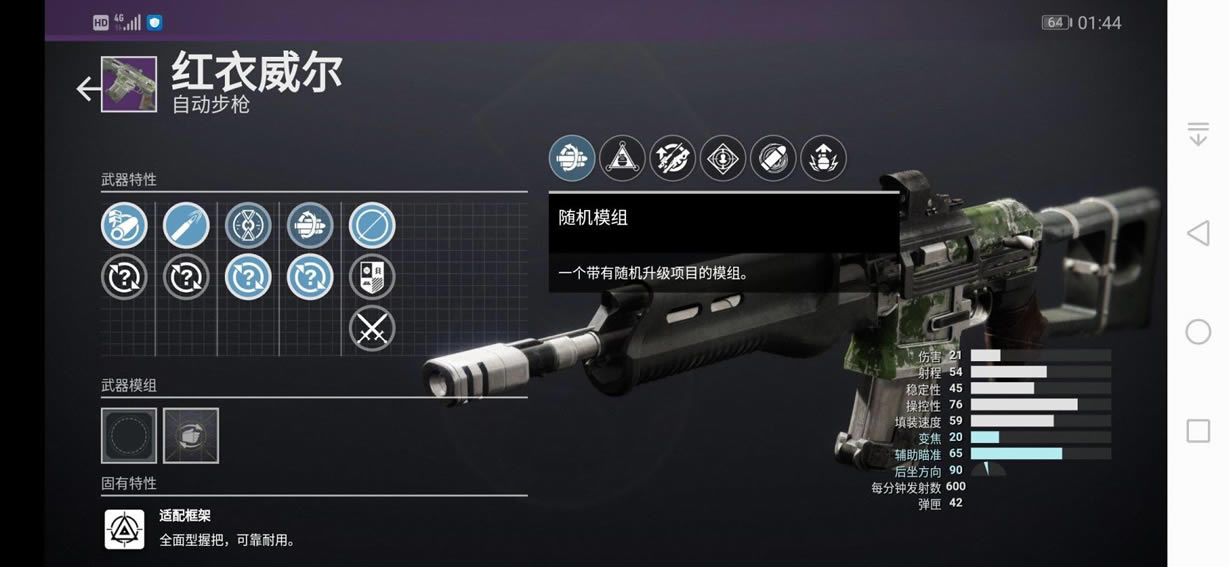The width and height of the screenshot is (1229, 567).
Task: Pick the slashed rifle with arrow mod
Action: pyautogui.click(x=672, y=158)
